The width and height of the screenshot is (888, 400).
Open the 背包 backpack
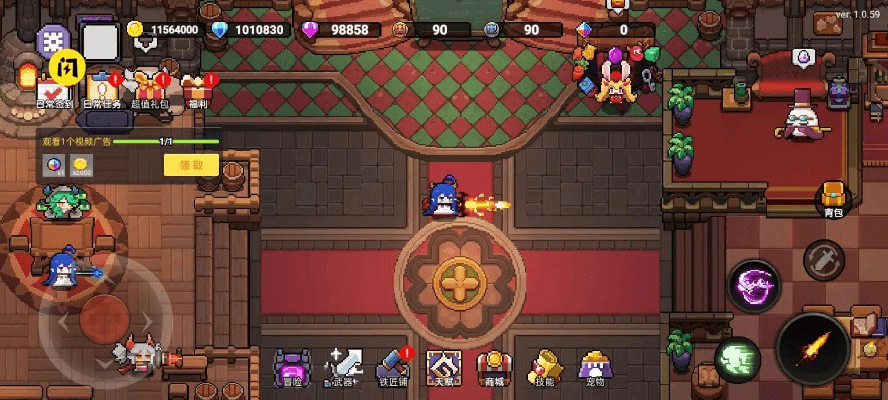click(x=833, y=197)
